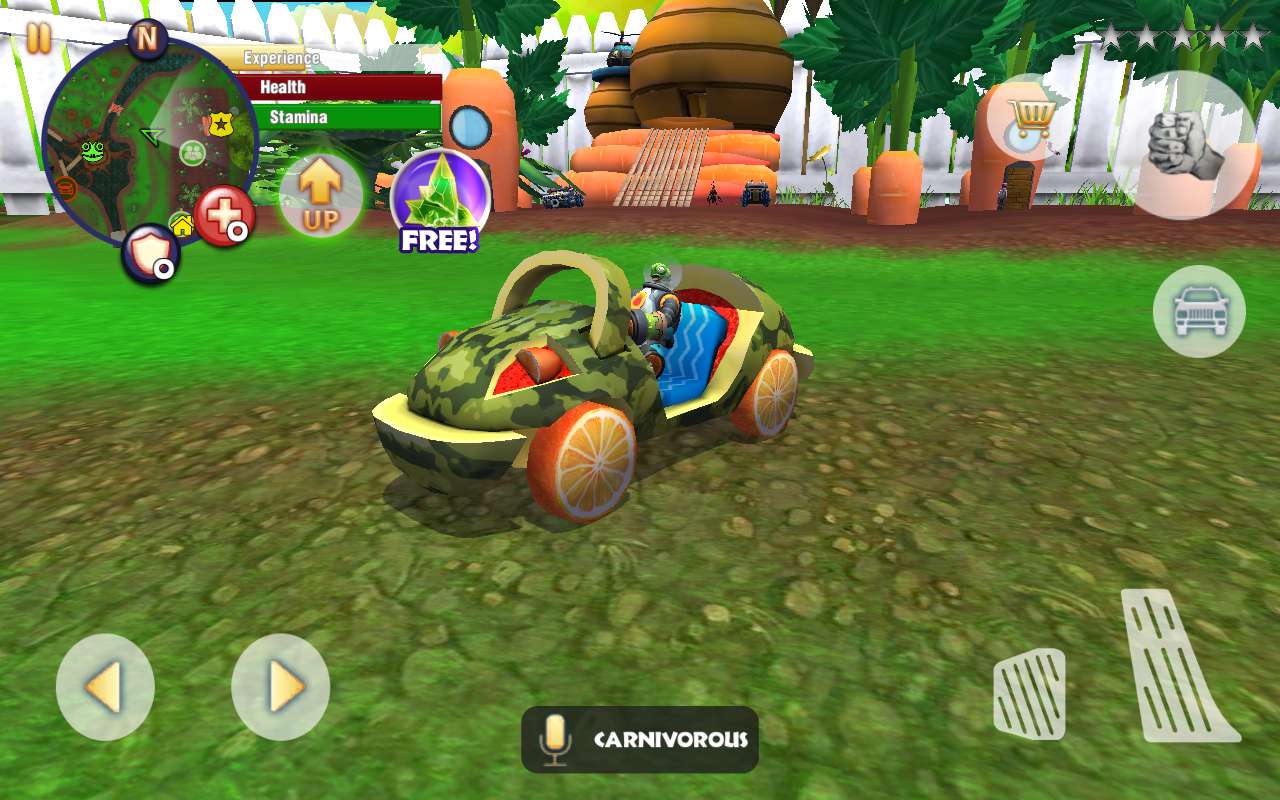Pause the game
Viewport: 1280px width, 800px height.
[x=40, y=38]
